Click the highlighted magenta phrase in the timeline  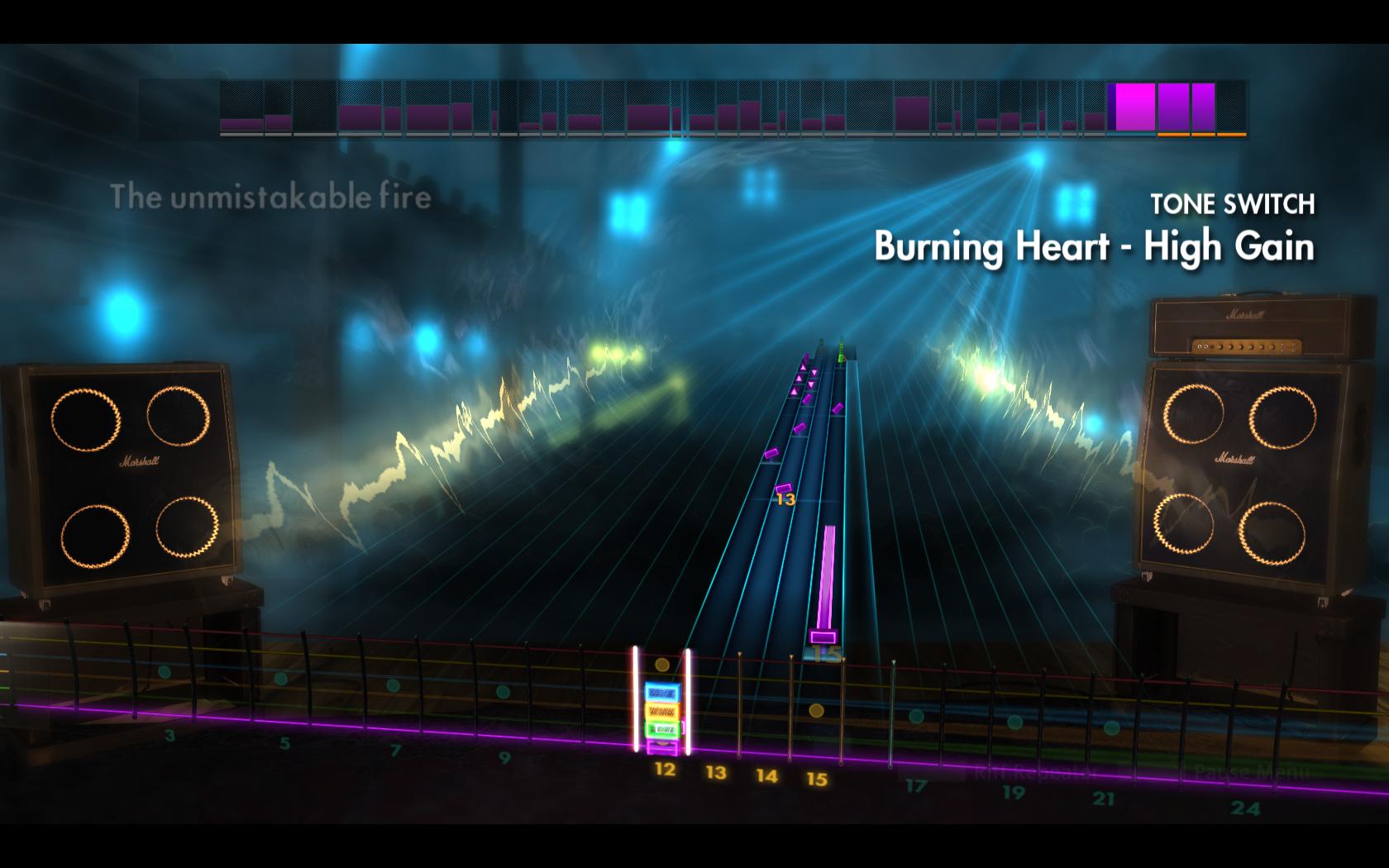(1131, 107)
